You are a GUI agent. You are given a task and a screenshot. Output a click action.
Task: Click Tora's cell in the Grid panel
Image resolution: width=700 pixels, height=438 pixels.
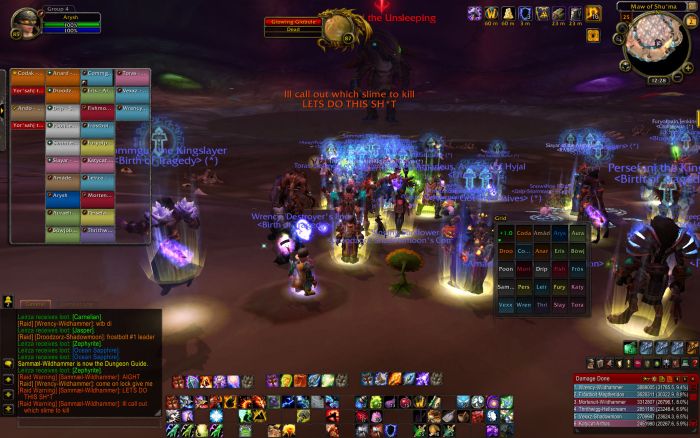tap(575, 304)
